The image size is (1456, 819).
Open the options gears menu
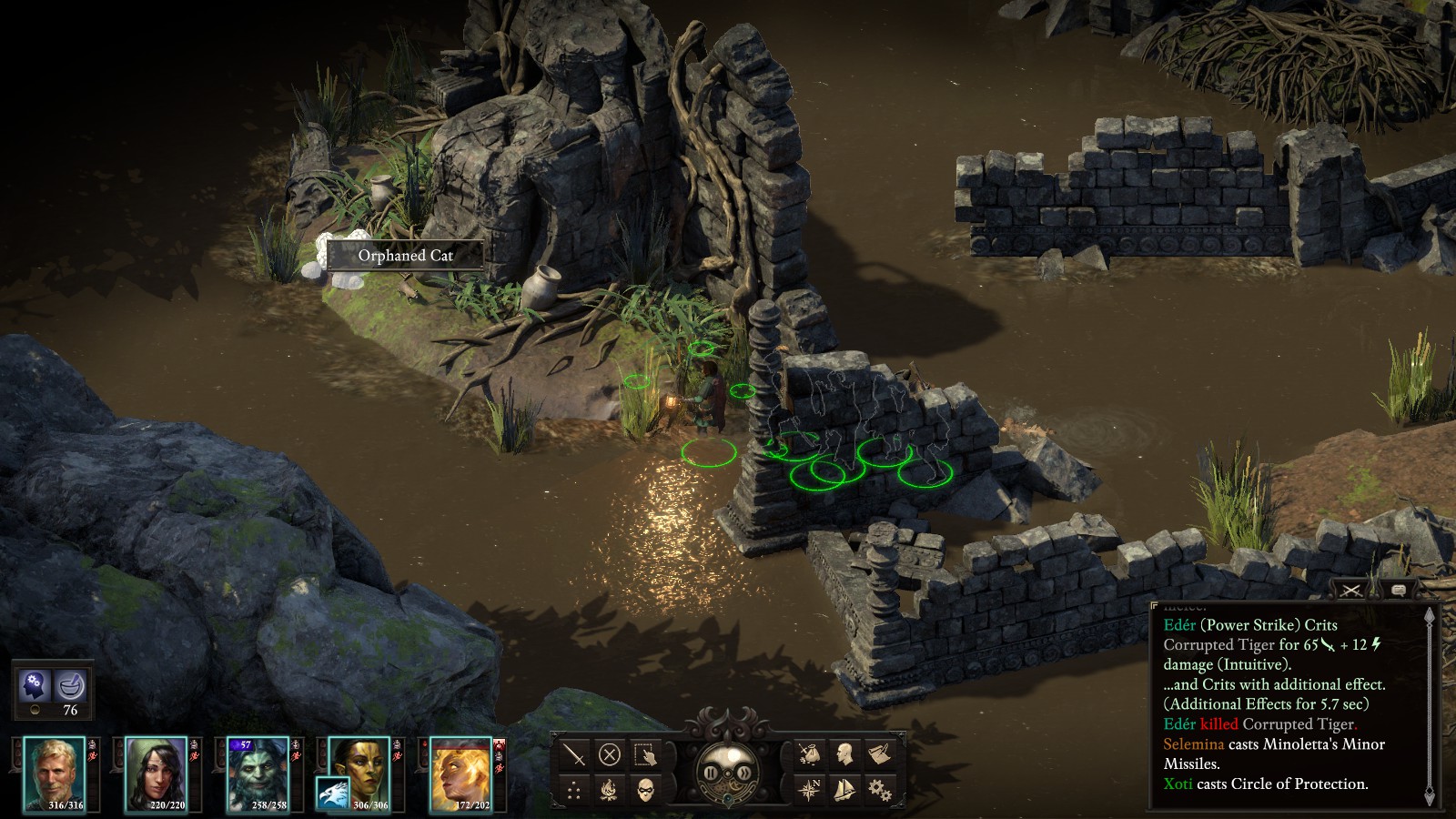[879, 789]
